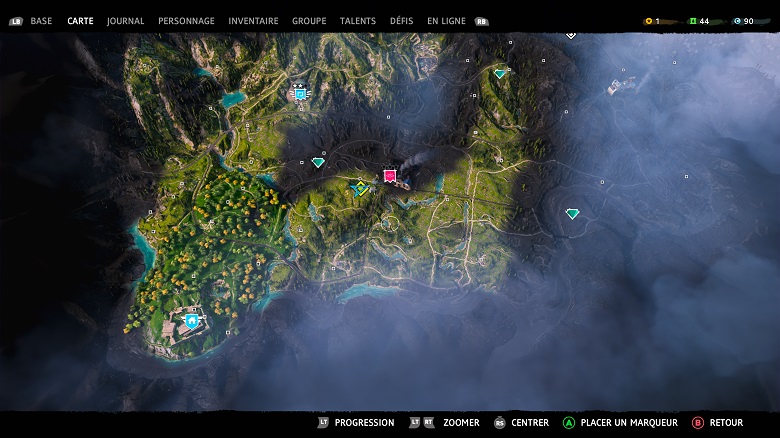Viewport: 780px width, 438px height.
Task: Click the blue outpost marker with stars
Action: pos(299,93)
